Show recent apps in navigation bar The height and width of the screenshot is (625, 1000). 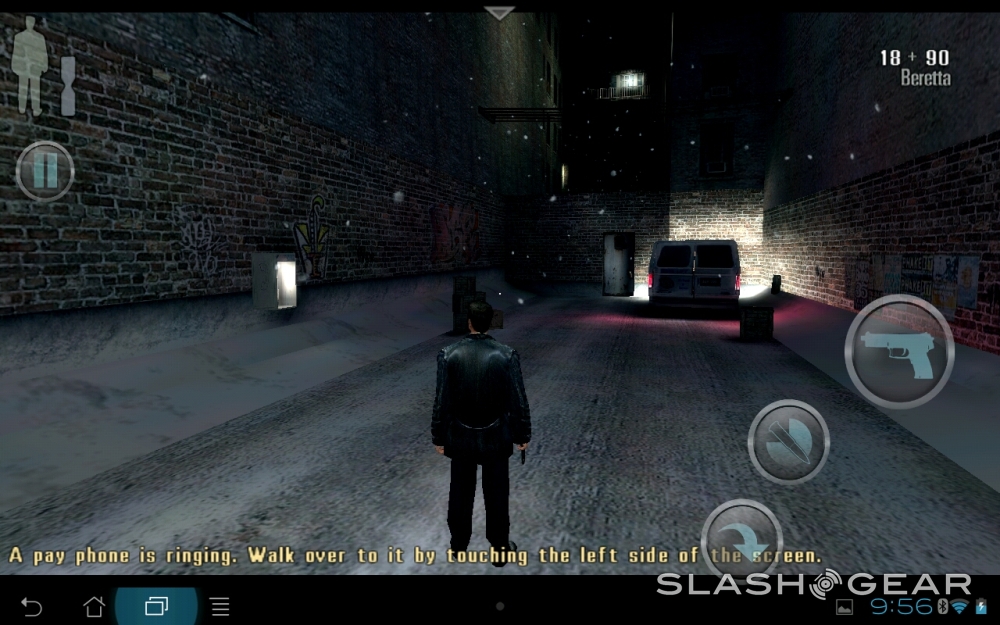157,606
